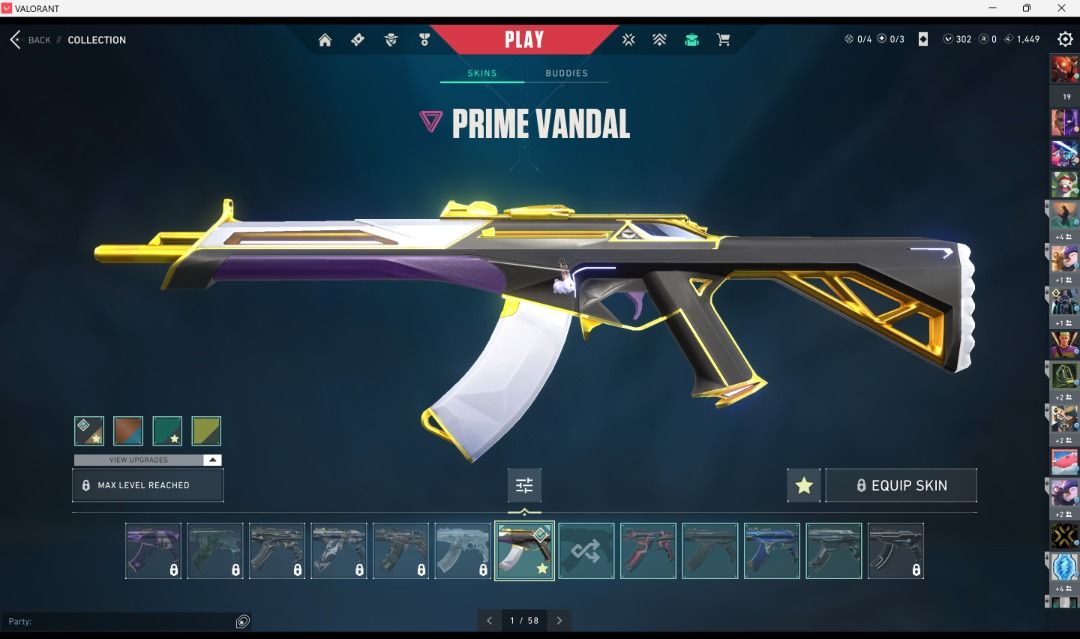Image resolution: width=1080 pixels, height=639 pixels.
Task: Go back to the Collection screen
Action: point(30,40)
